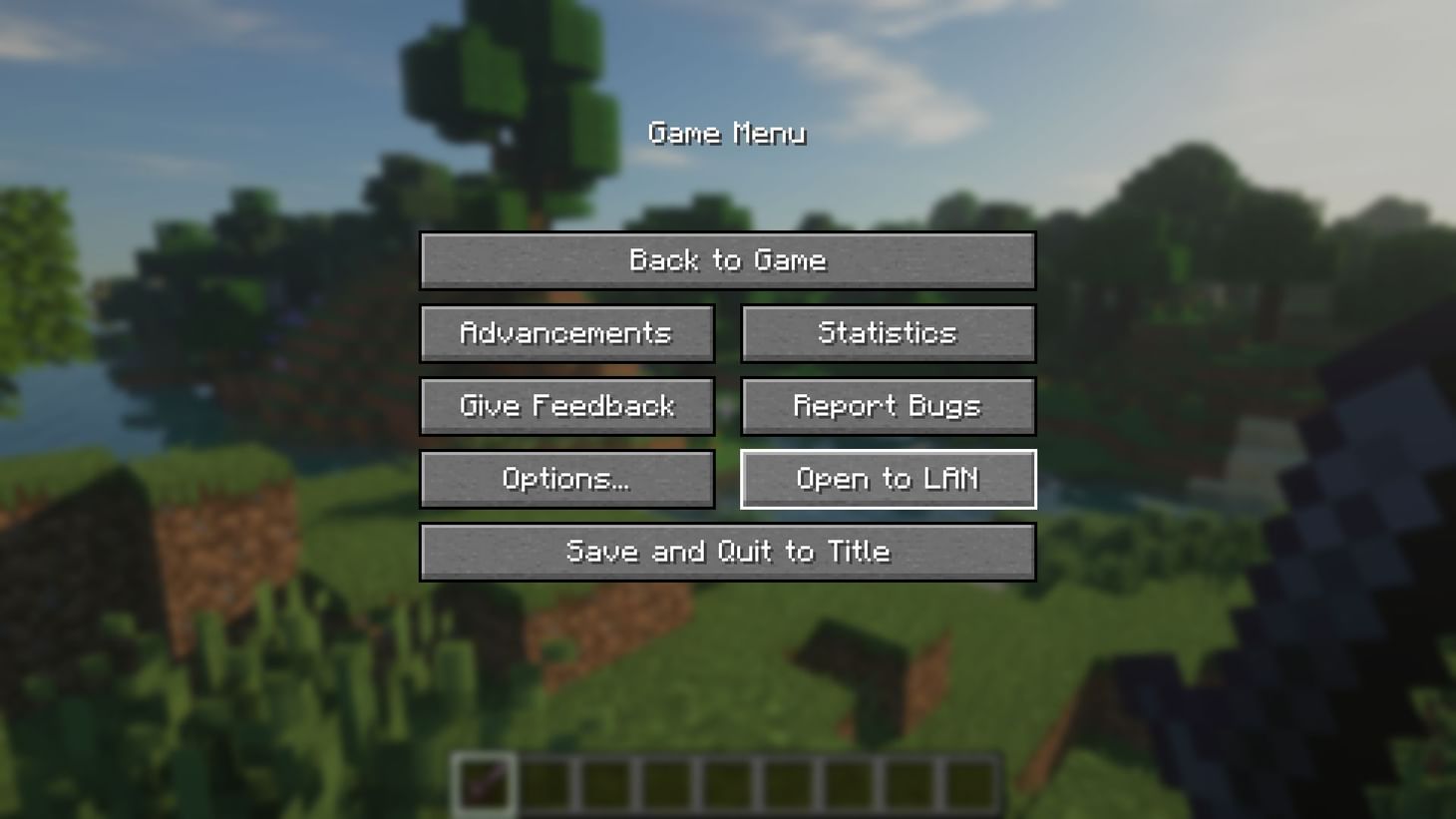Click the Back to Game button

point(727,260)
